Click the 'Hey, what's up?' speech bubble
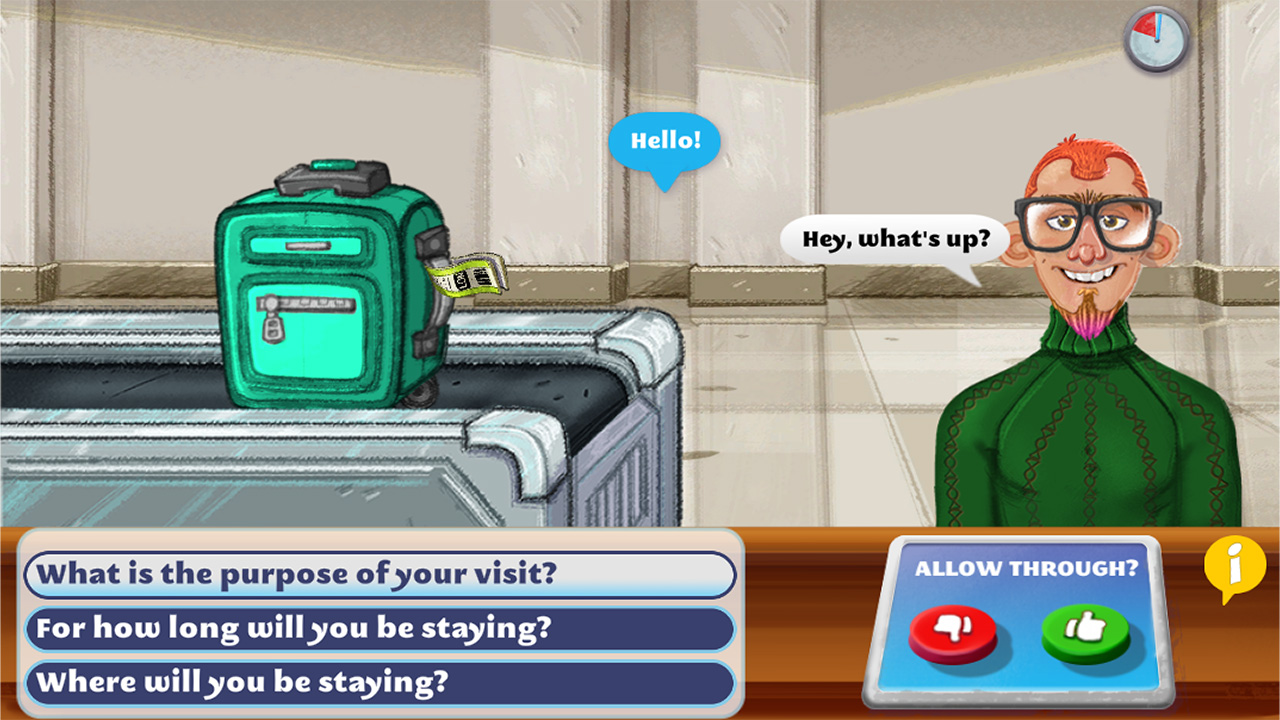 pyautogui.click(x=895, y=239)
